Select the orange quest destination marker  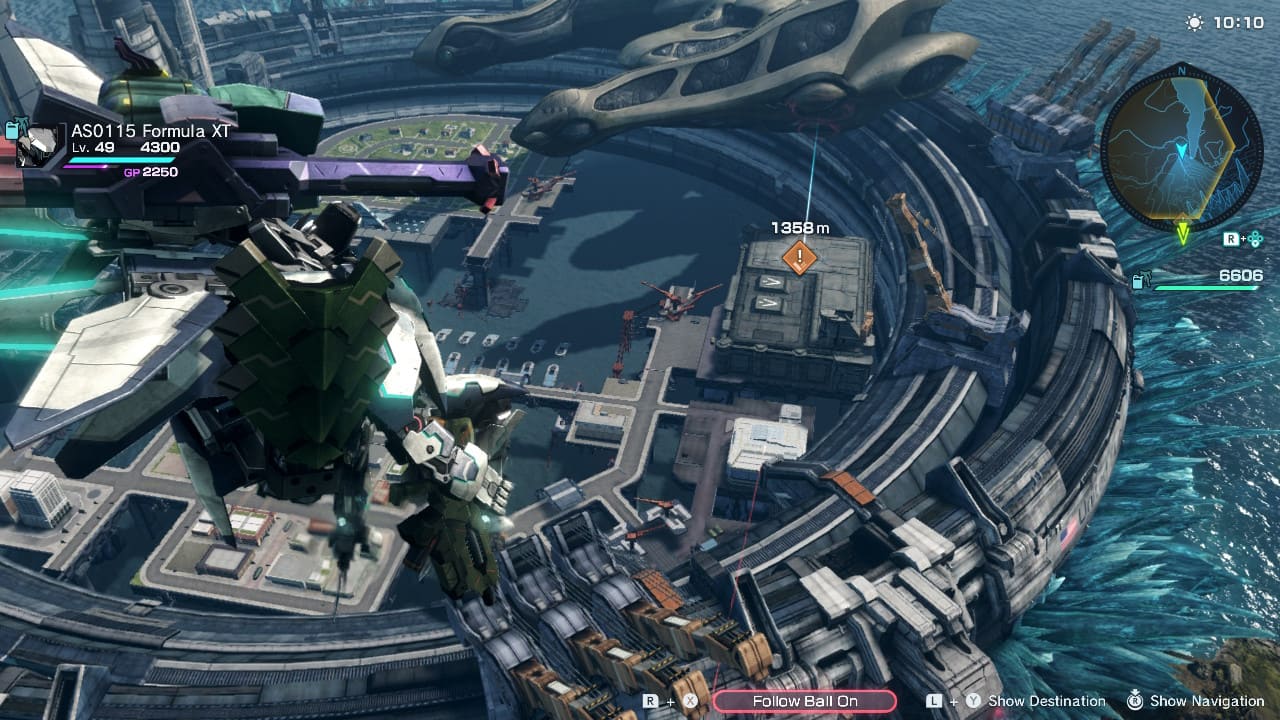[799, 257]
